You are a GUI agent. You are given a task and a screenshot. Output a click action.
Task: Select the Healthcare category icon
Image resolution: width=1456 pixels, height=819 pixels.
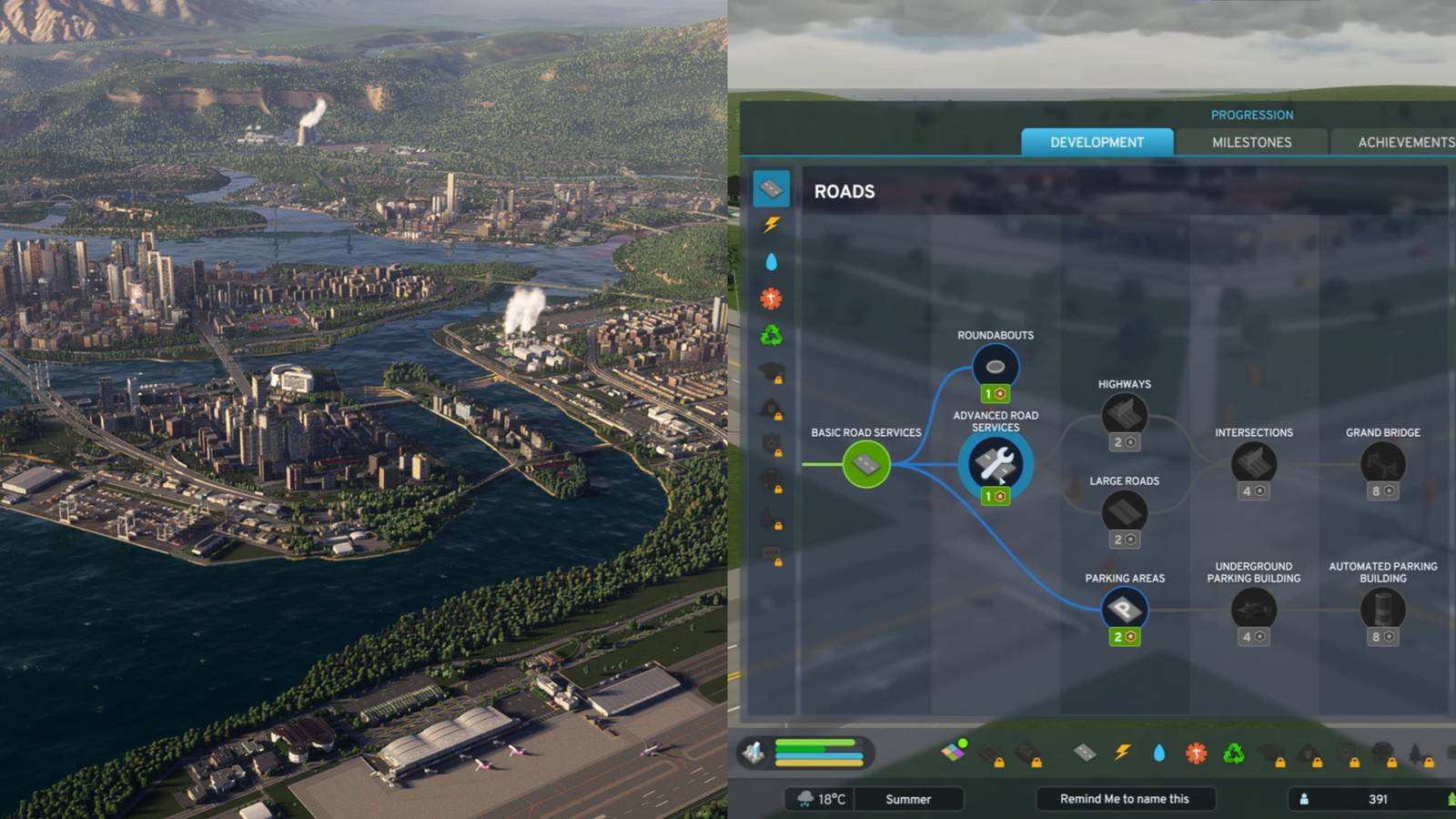point(771,298)
